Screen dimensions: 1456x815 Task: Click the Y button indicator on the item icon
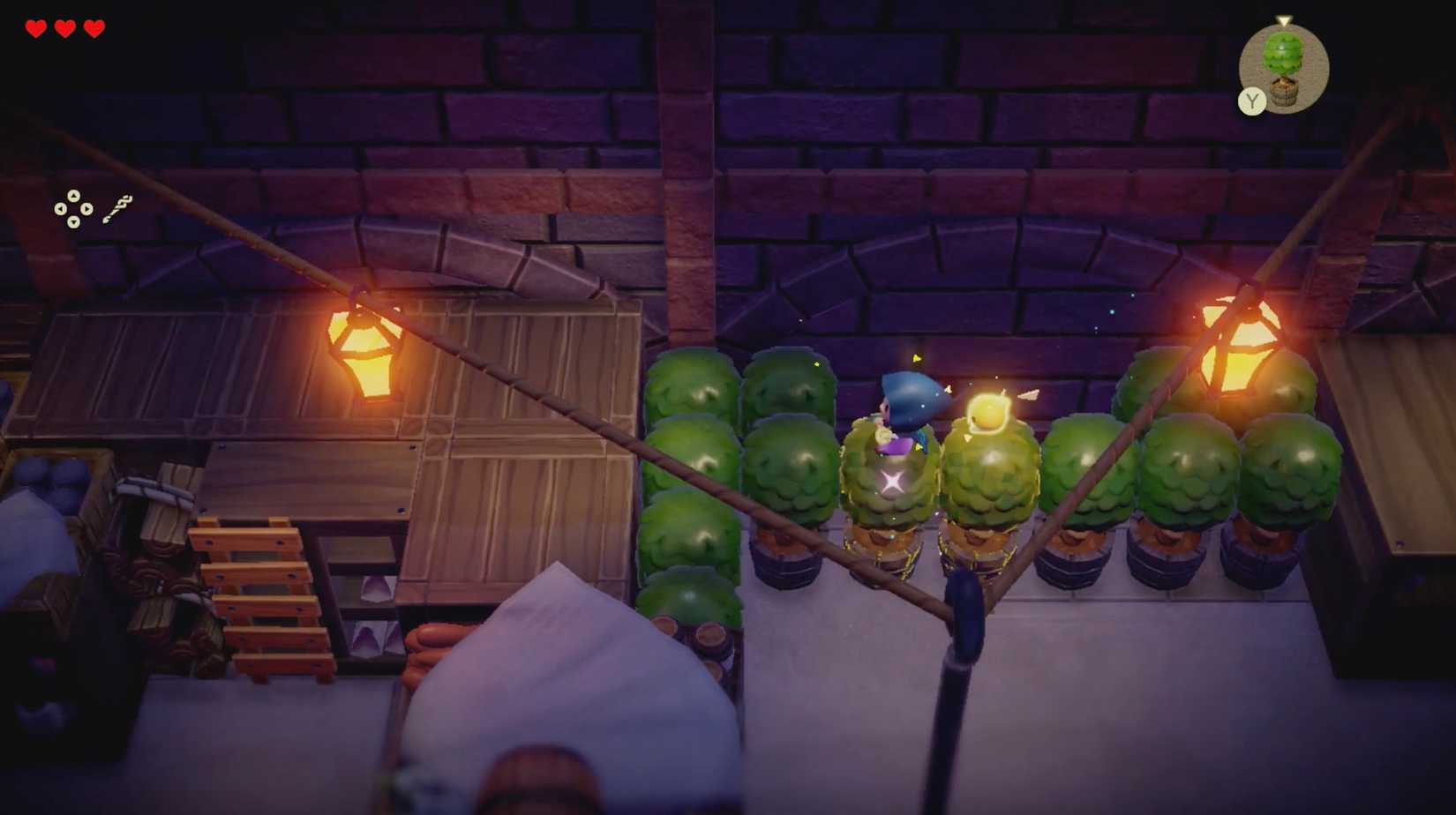click(x=1250, y=102)
